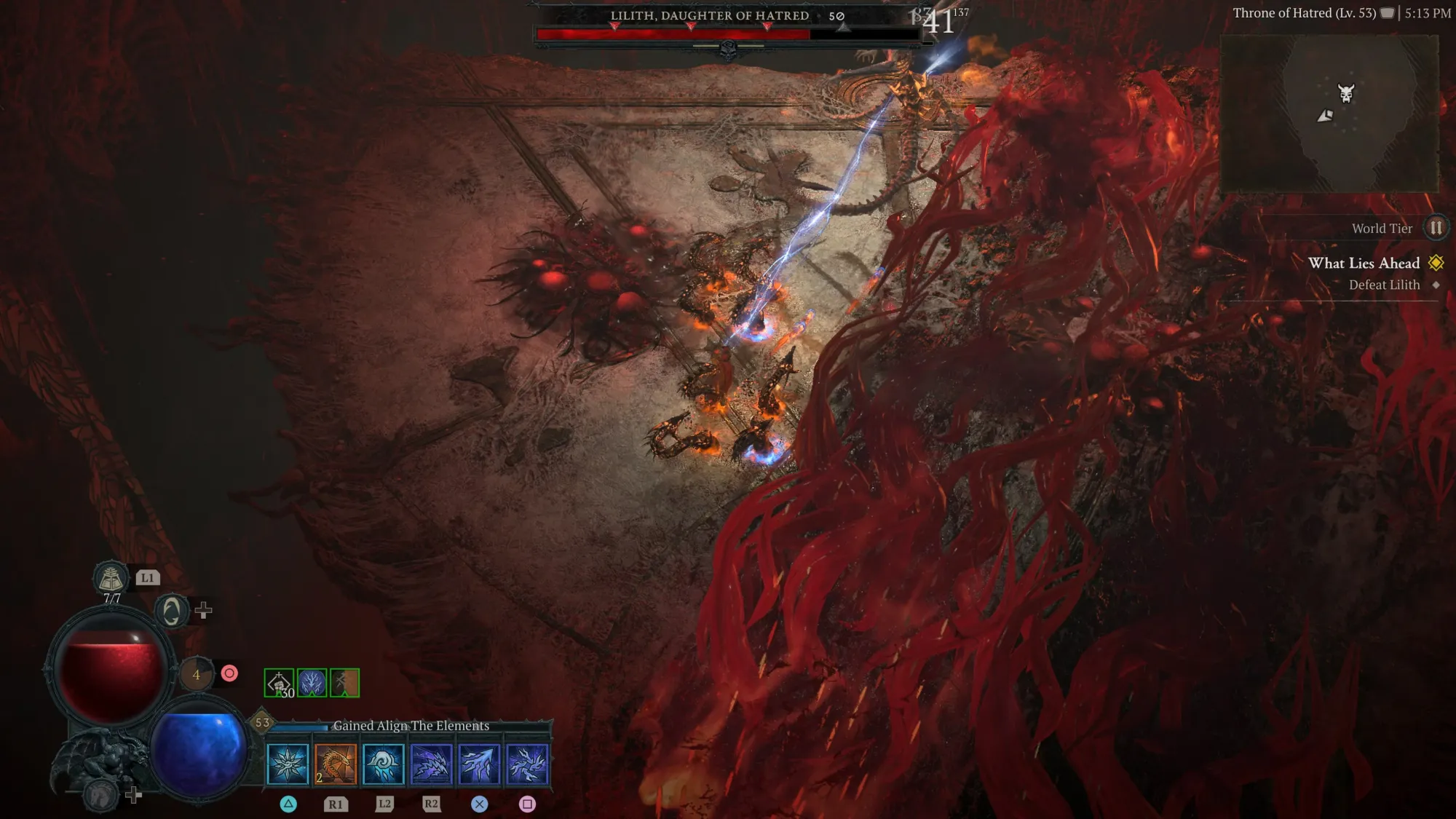The height and width of the screenshot is (819, 1456).
Task: Click the swirling arrow evade icon
Action: pyautogui.click(x=172, y=611)
